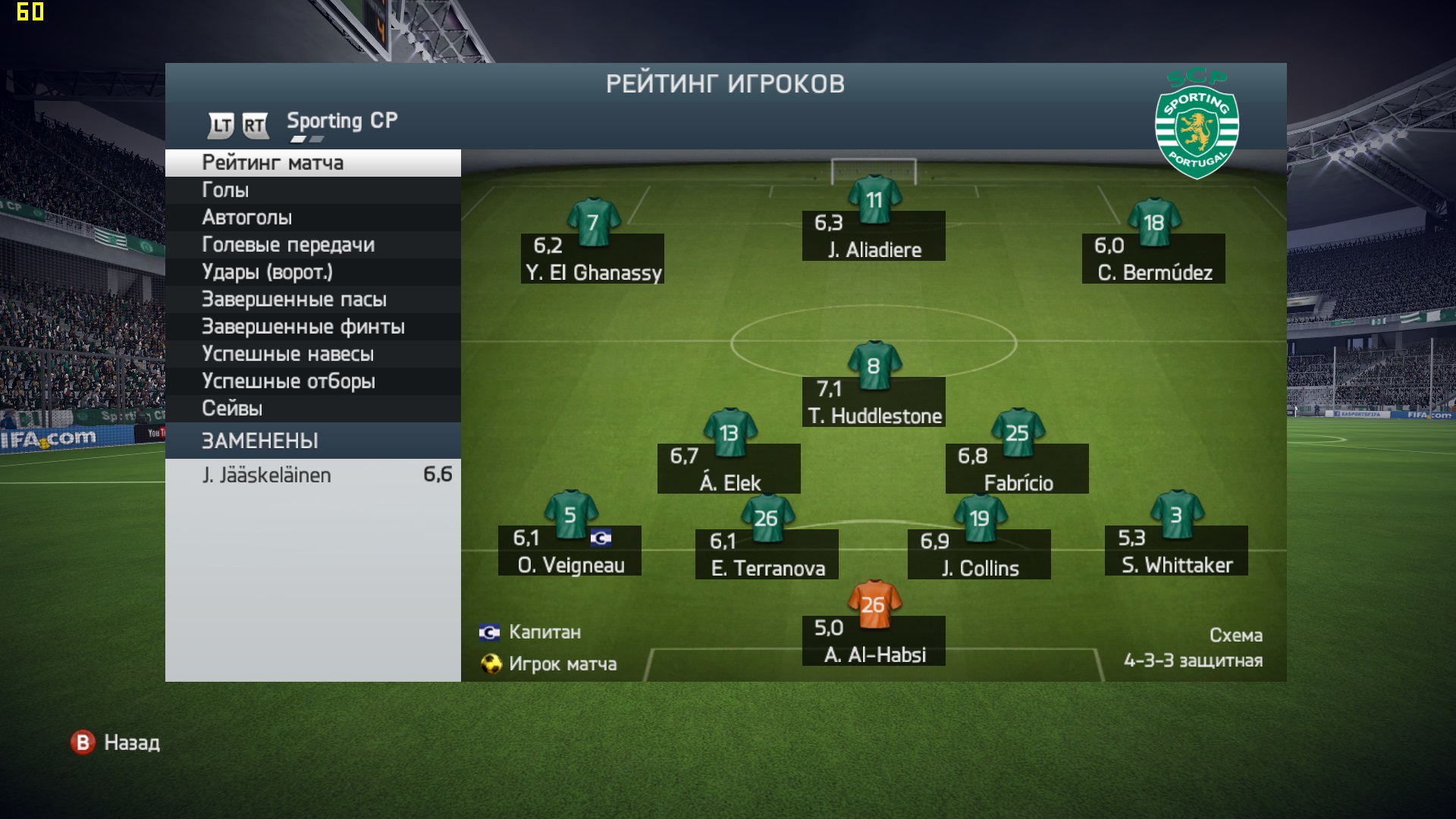
Task: Choose goalkeeper A. Al-Habsi's card
Action: click(874, 641)
